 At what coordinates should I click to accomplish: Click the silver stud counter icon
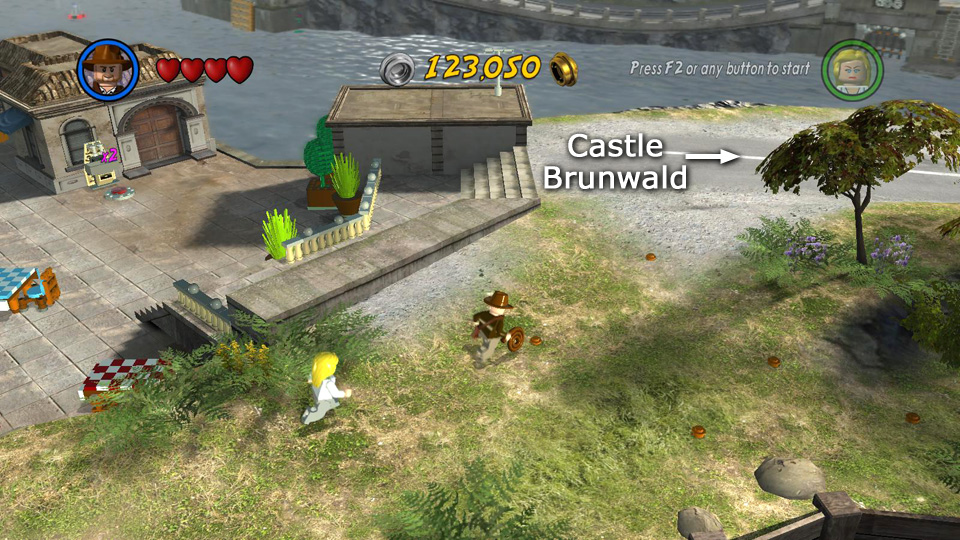point(398,69)
